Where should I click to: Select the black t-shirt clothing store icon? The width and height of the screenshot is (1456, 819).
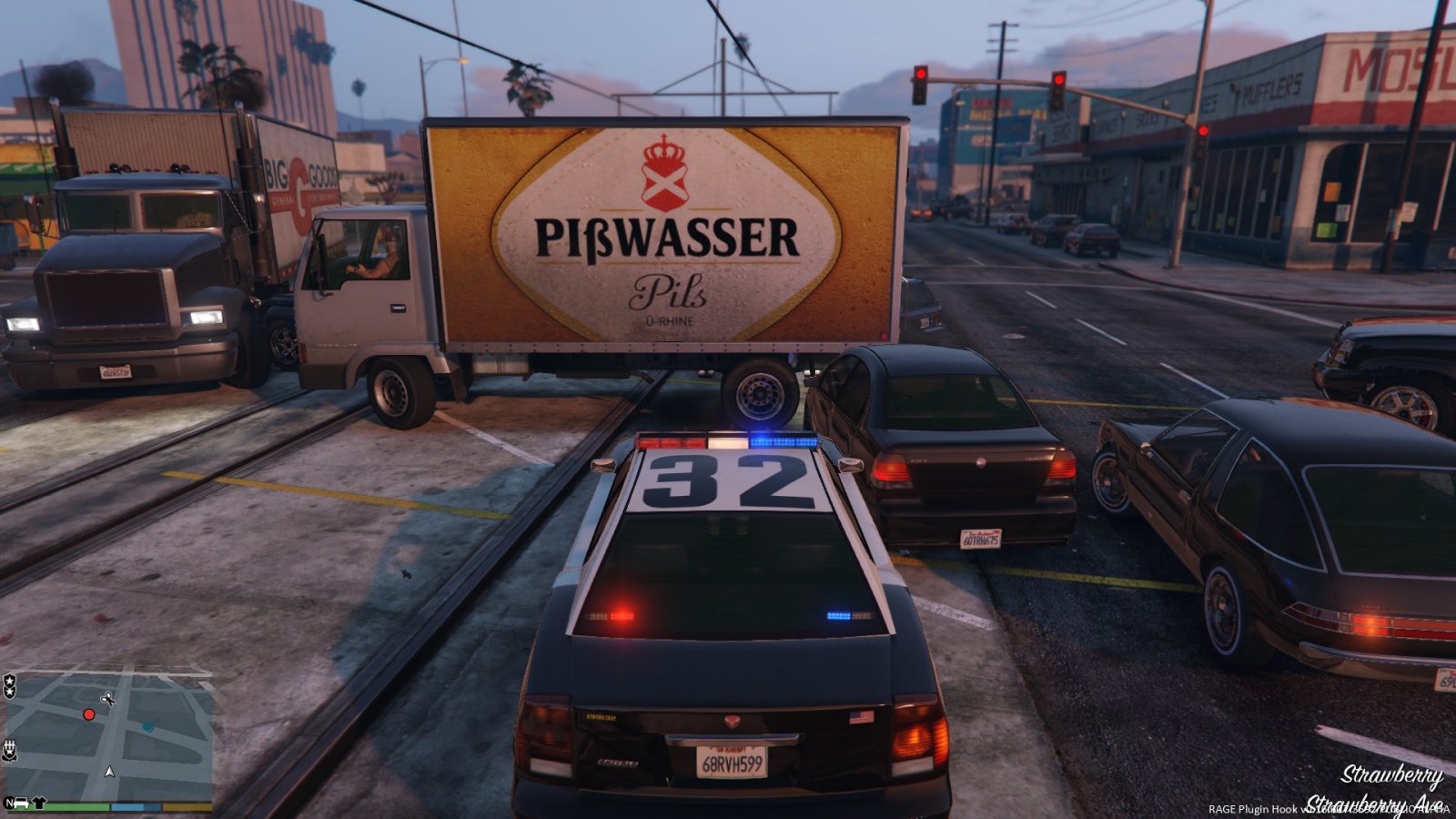coord(39,804)
